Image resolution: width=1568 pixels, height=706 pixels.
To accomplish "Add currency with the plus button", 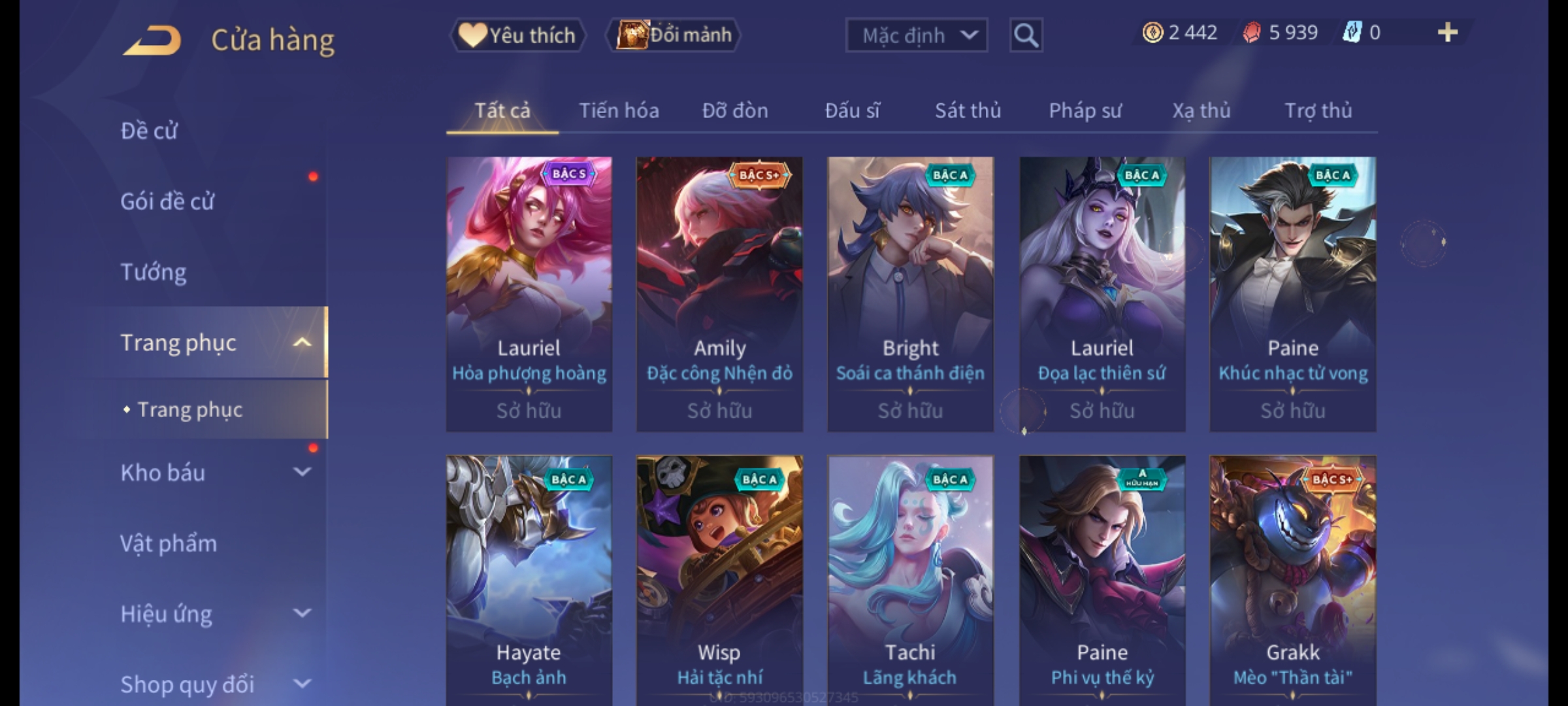I will pyautogui.click(x=1448, y=33).
